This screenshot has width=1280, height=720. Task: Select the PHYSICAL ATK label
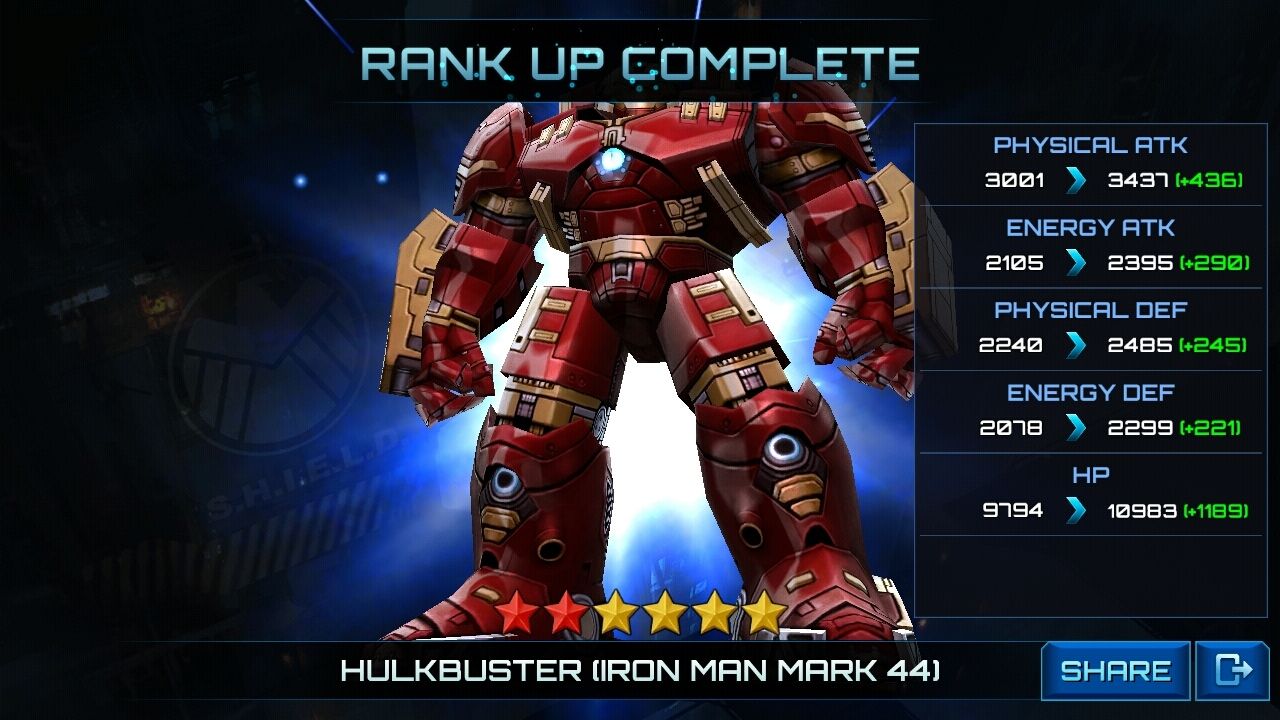click(x=1089, y=144)
